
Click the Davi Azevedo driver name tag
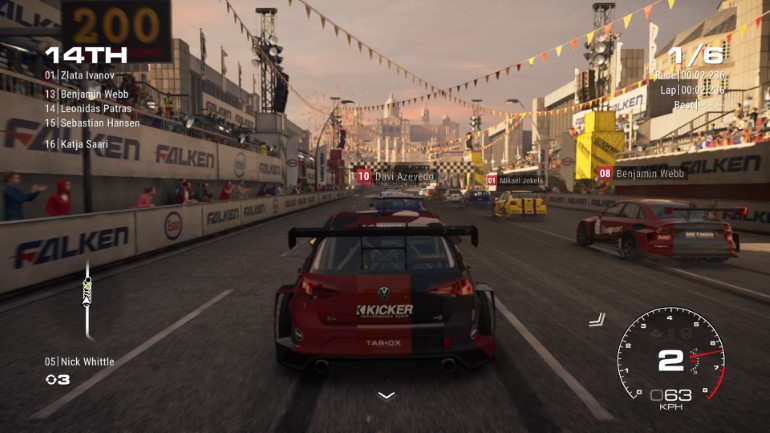(x=397, y=177)
